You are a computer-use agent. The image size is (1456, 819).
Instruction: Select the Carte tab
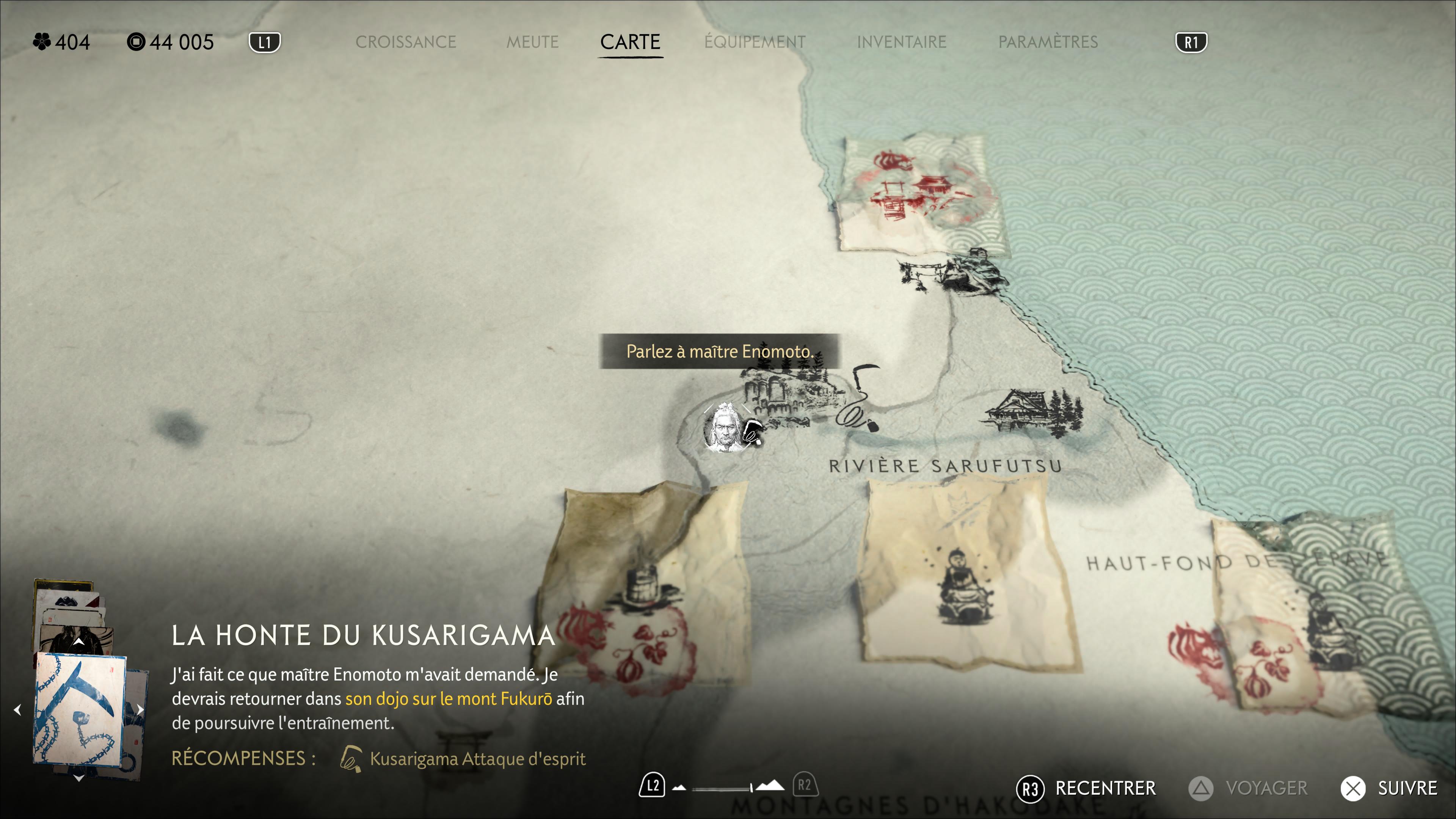630,42
